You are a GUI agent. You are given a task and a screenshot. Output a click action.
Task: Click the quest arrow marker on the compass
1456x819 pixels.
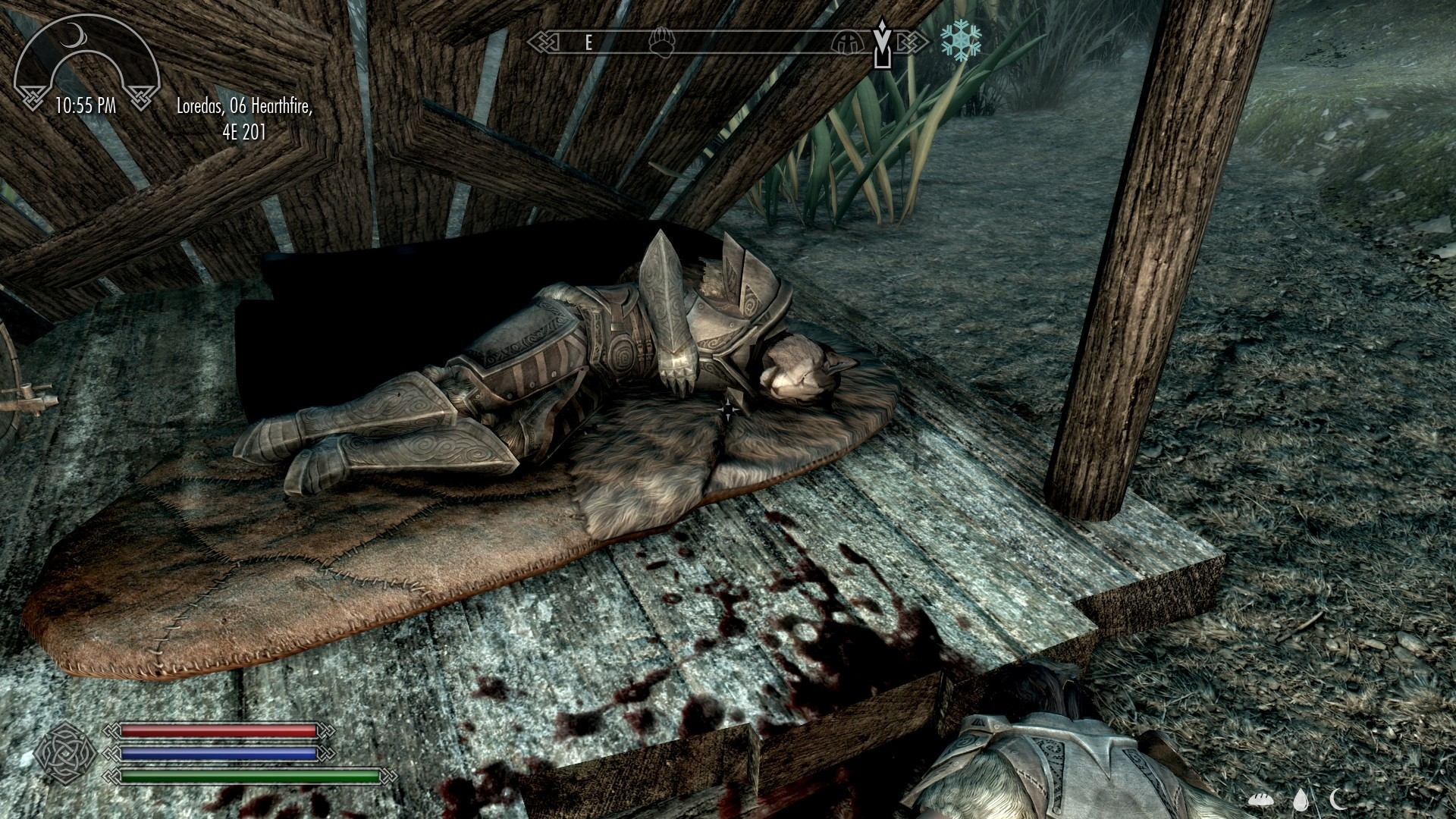881,44
